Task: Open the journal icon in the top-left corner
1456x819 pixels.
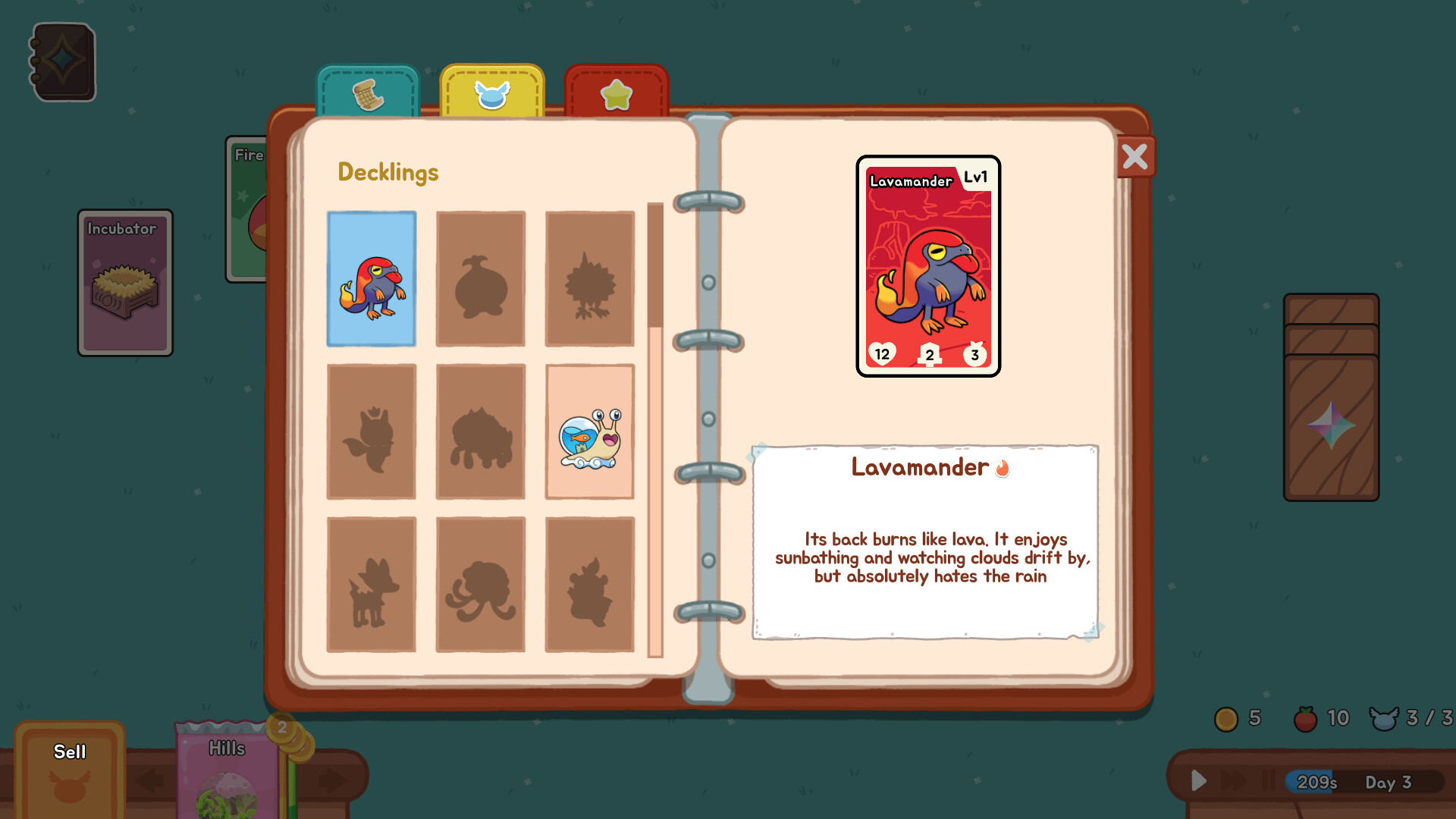Action: pos(63,62)
